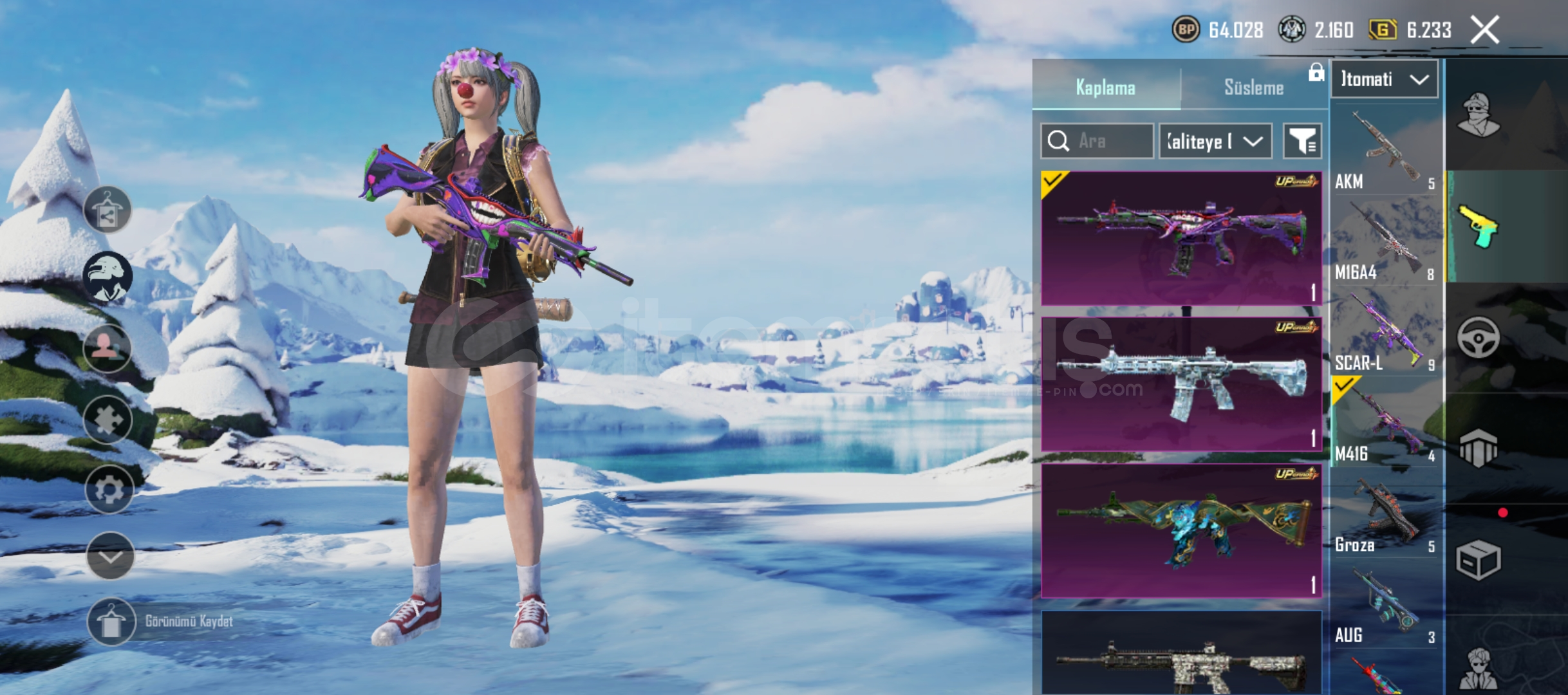Open the yellow pistol weapons category
Image resolution: width=1568 pixels, height=695 pixels.
point(1478,227)
